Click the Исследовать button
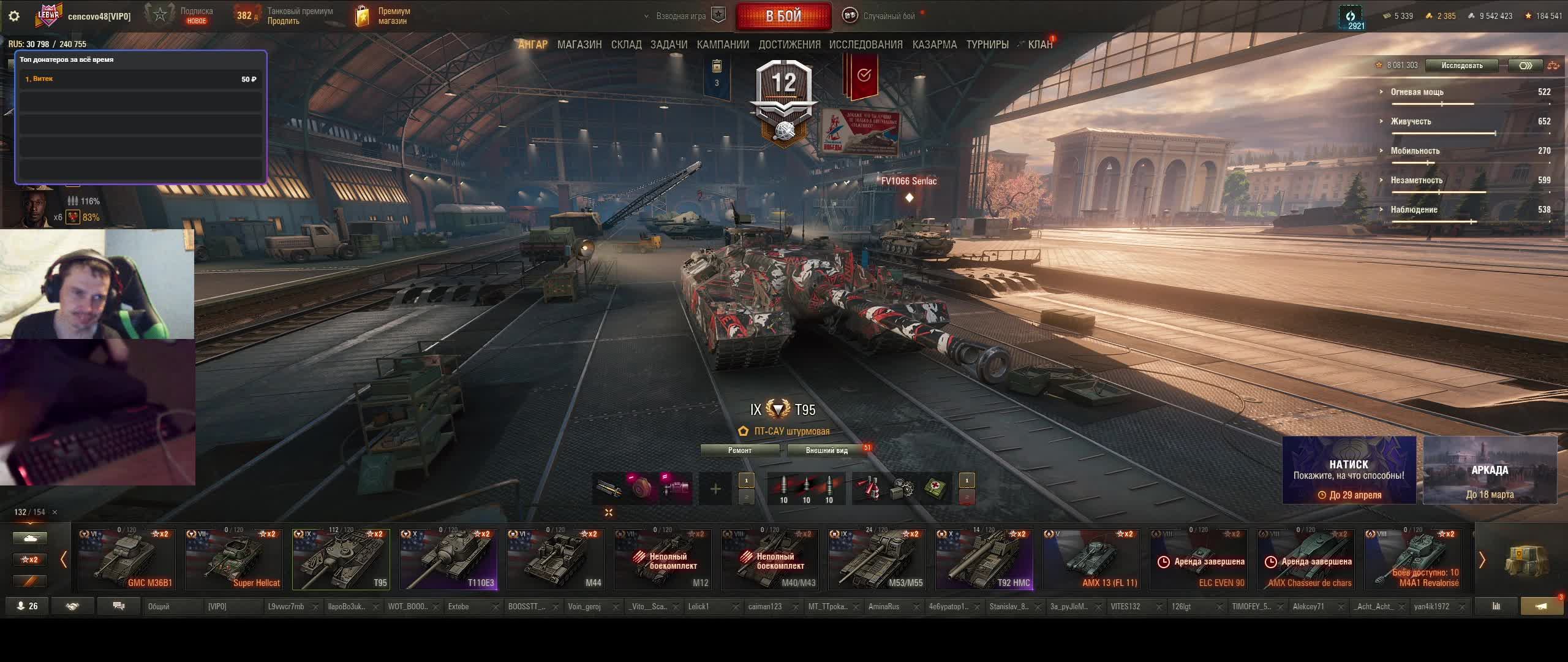This screenshot has height=662, width=1568. pyautogui.click(x=1461, y=66)
